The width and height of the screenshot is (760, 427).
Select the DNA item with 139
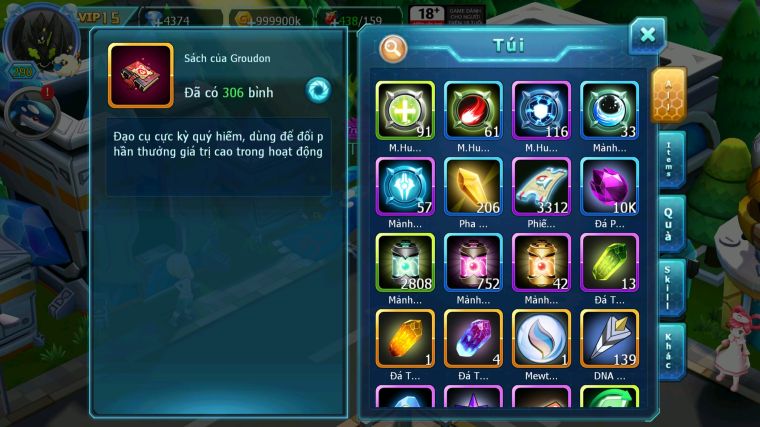click(x=609, y=339)
